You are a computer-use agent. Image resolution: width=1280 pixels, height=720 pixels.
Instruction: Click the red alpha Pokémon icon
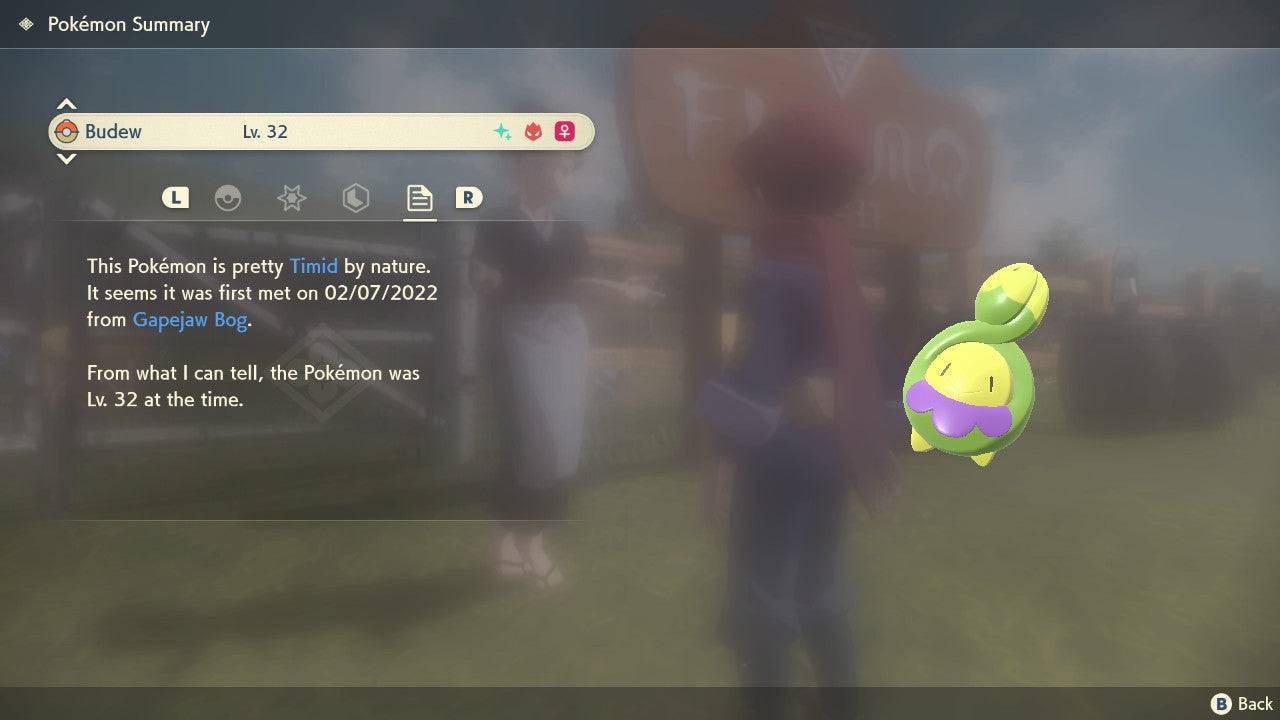[531, 131]
